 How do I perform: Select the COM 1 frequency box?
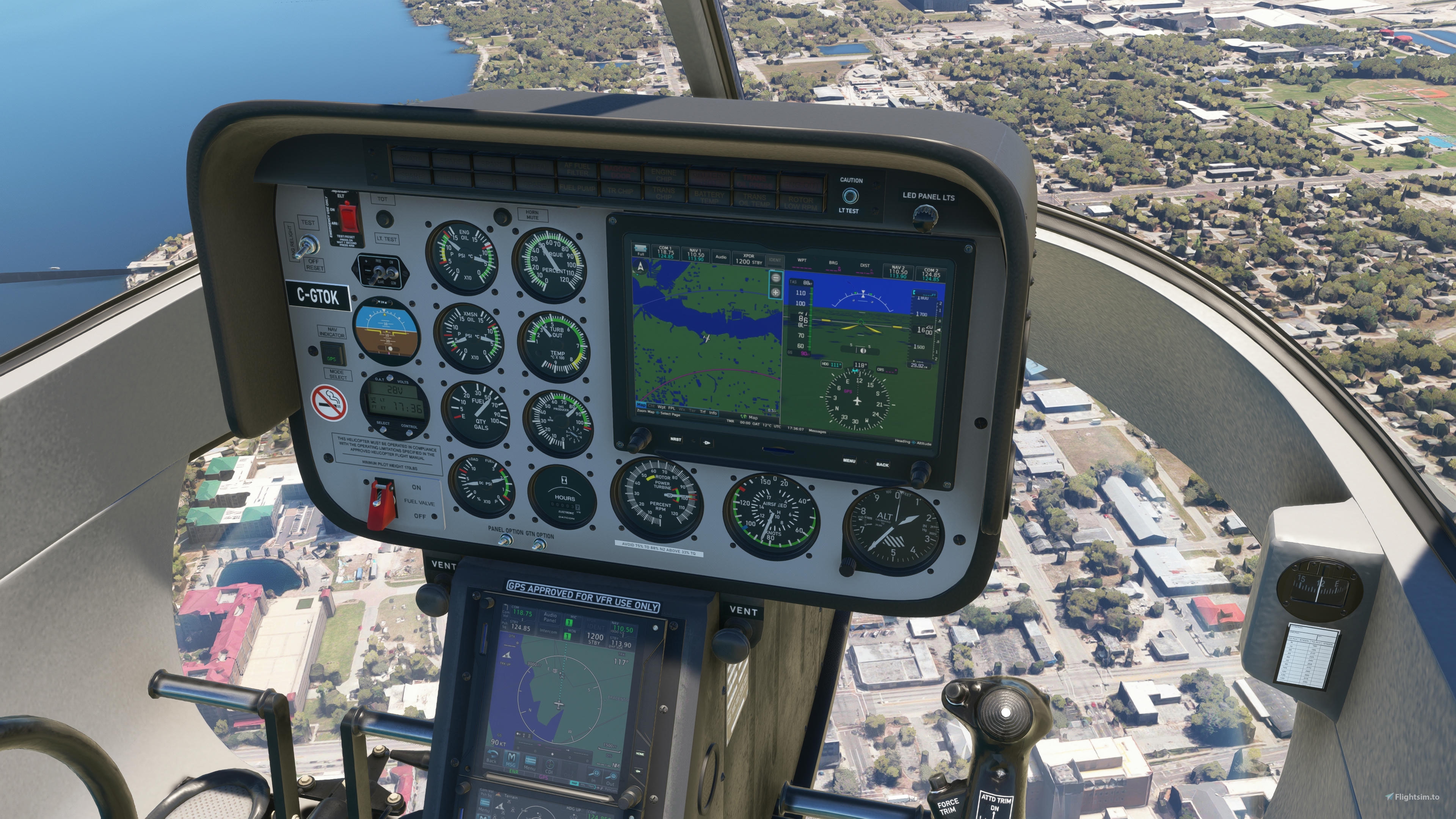(665, 252)
